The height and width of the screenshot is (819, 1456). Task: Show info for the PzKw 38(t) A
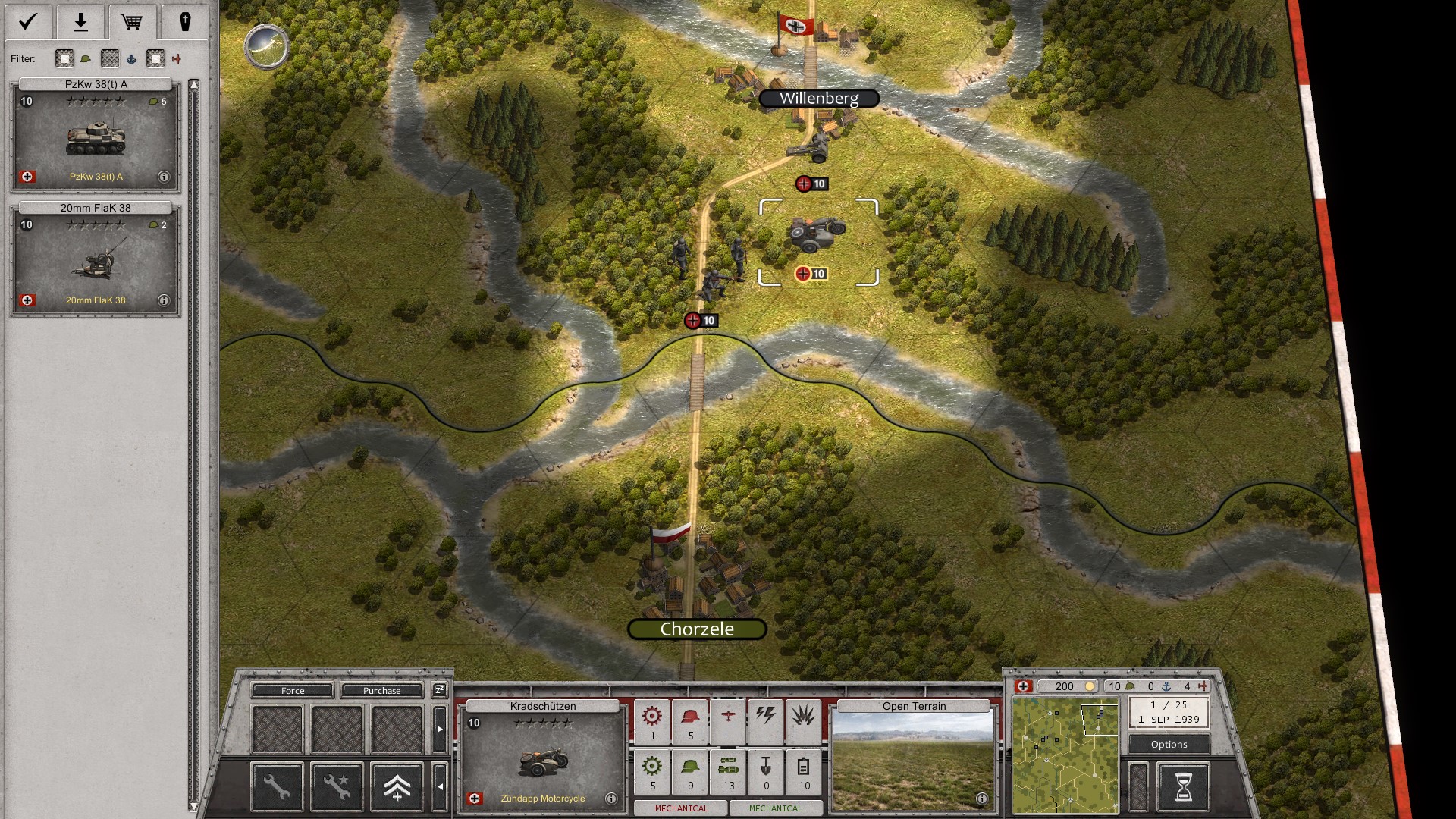[163, 177]
